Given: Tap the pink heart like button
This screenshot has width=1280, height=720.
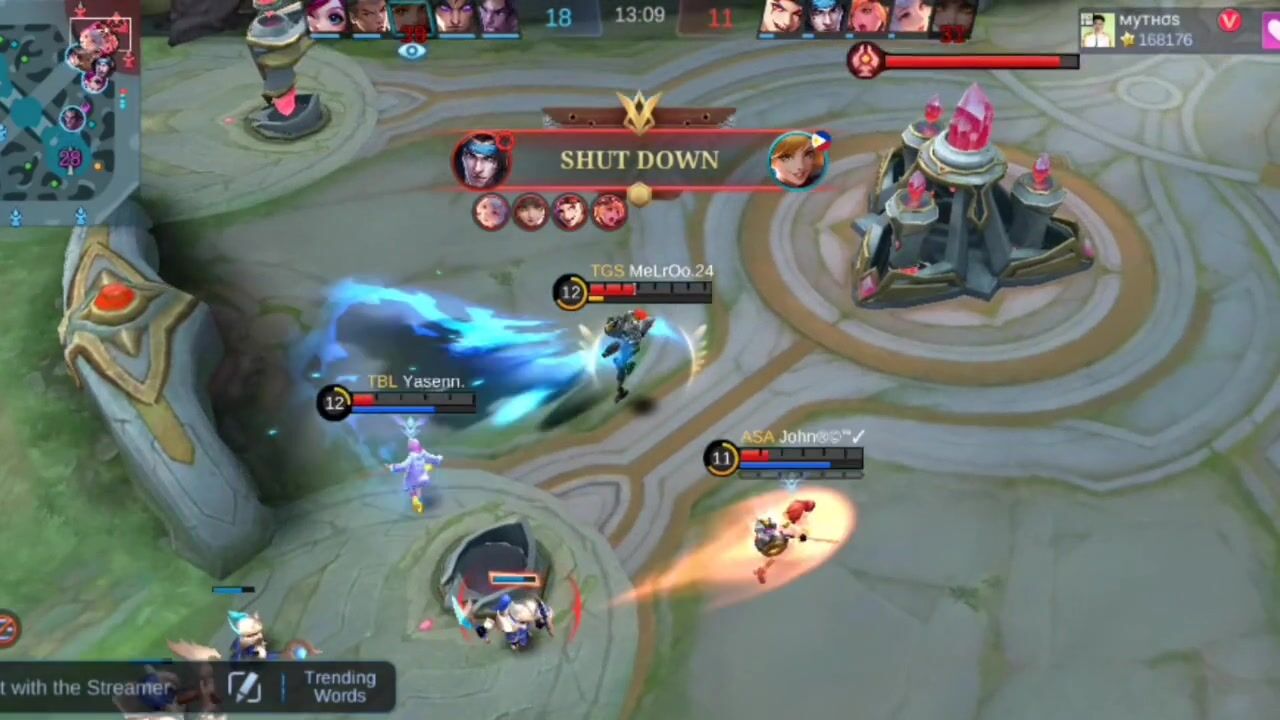Looking at the screenshot, I should (x=1272, y=30).
